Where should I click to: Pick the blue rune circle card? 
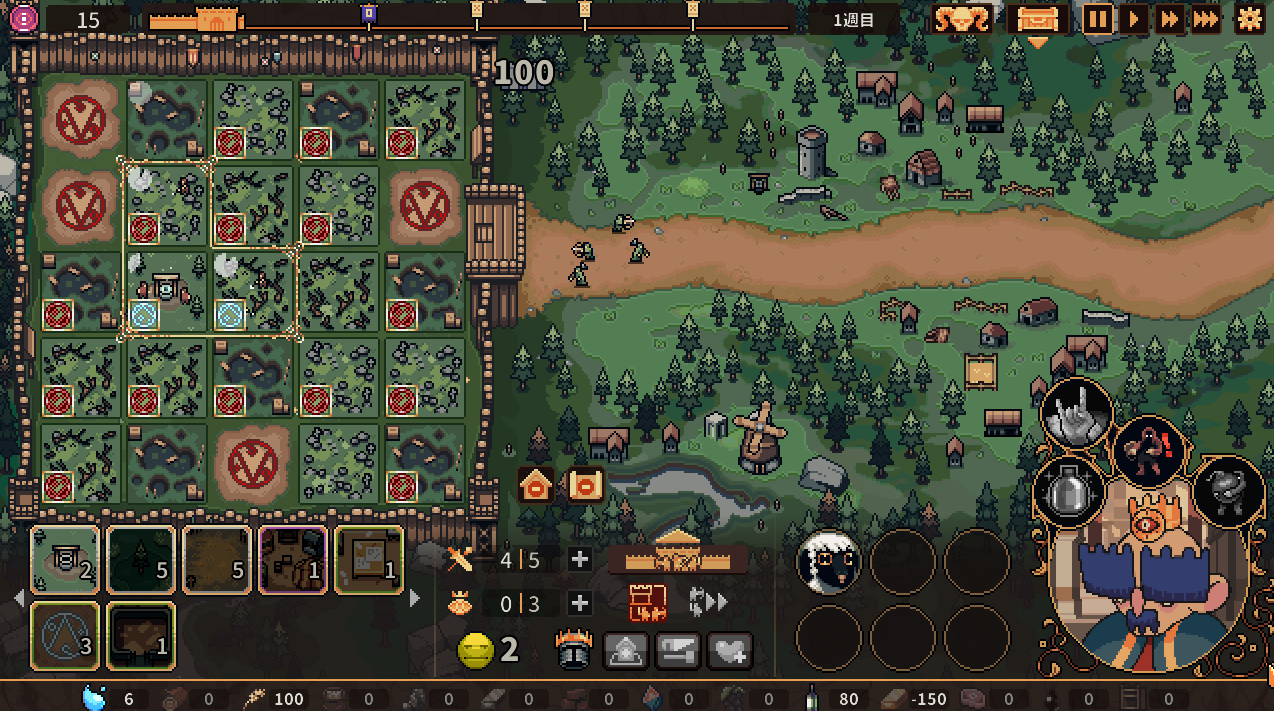[x=65, y=635]
